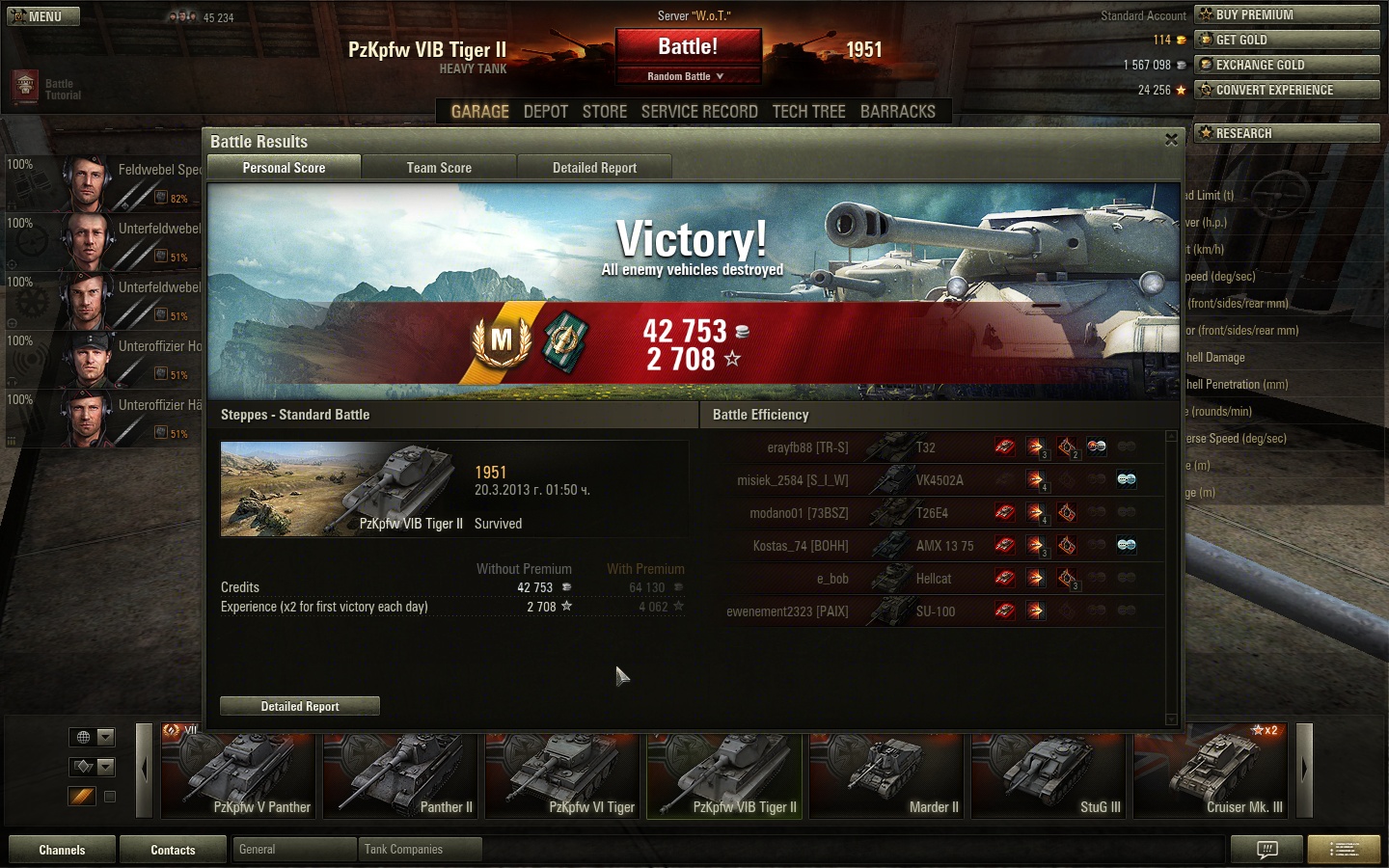Select the Marder II in the tank carousel
Screen dimensions: 1389x868
[886, 776]
